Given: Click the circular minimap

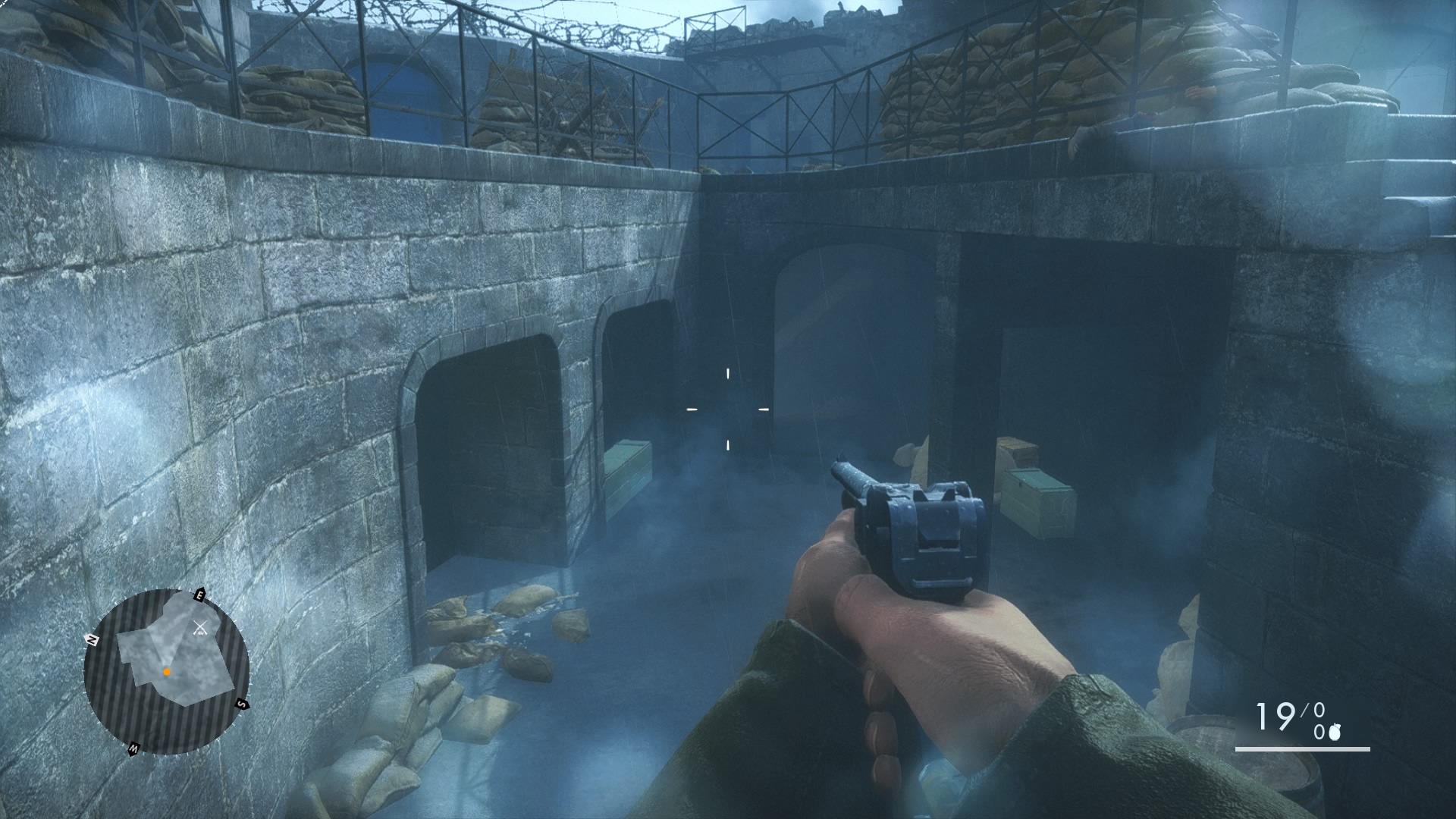Looking at the screenshot, I should pyautogui.click(x=166, y=670).
